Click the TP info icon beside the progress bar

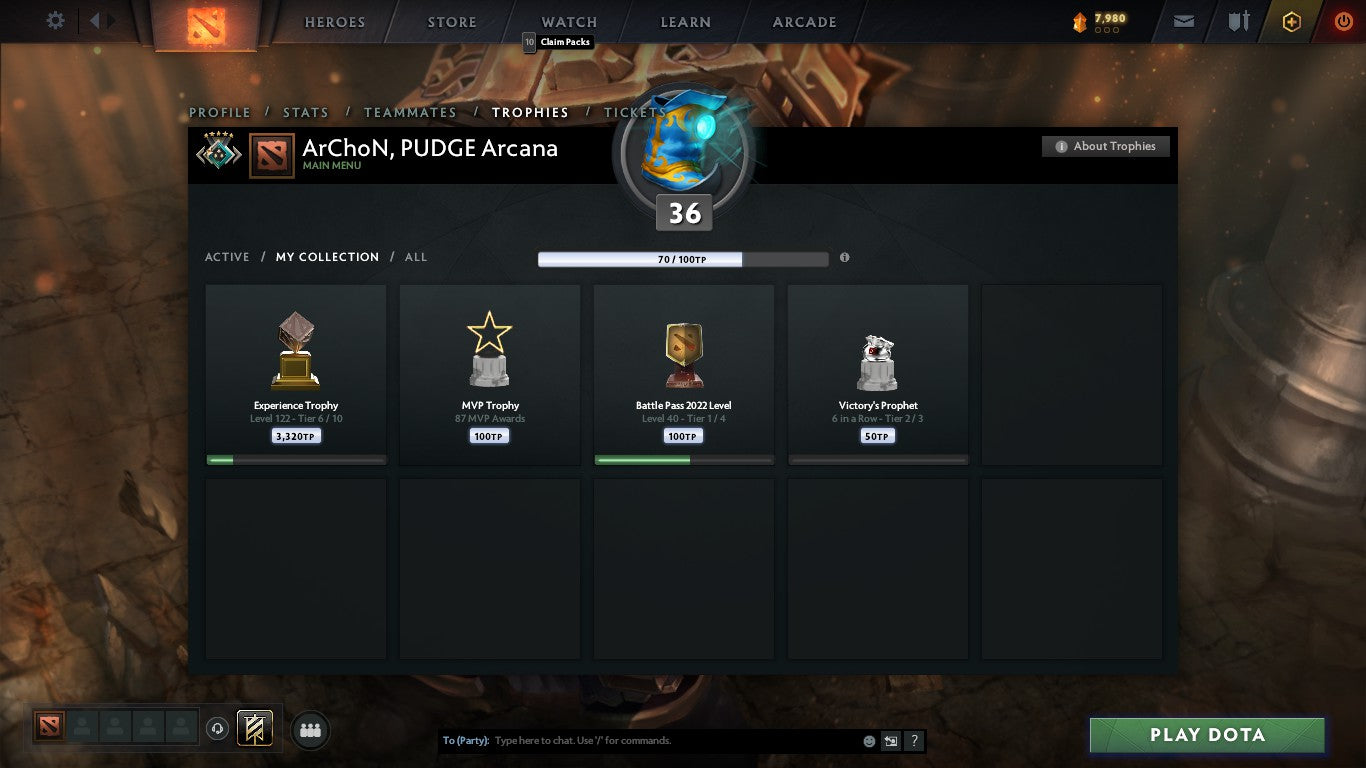pyautogui.click(x=844, y=257)
